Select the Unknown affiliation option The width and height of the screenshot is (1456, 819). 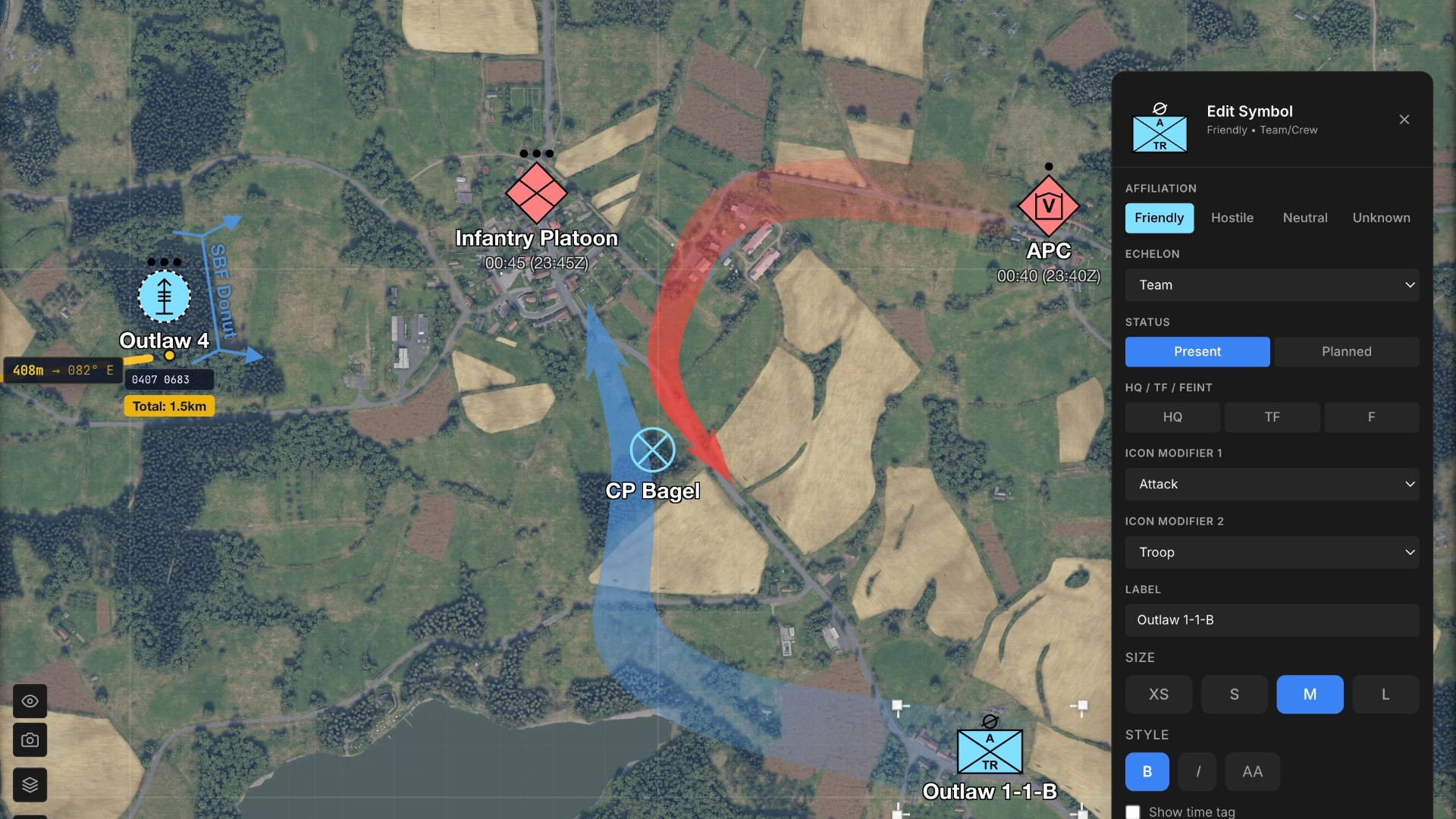click(1381, 218)
